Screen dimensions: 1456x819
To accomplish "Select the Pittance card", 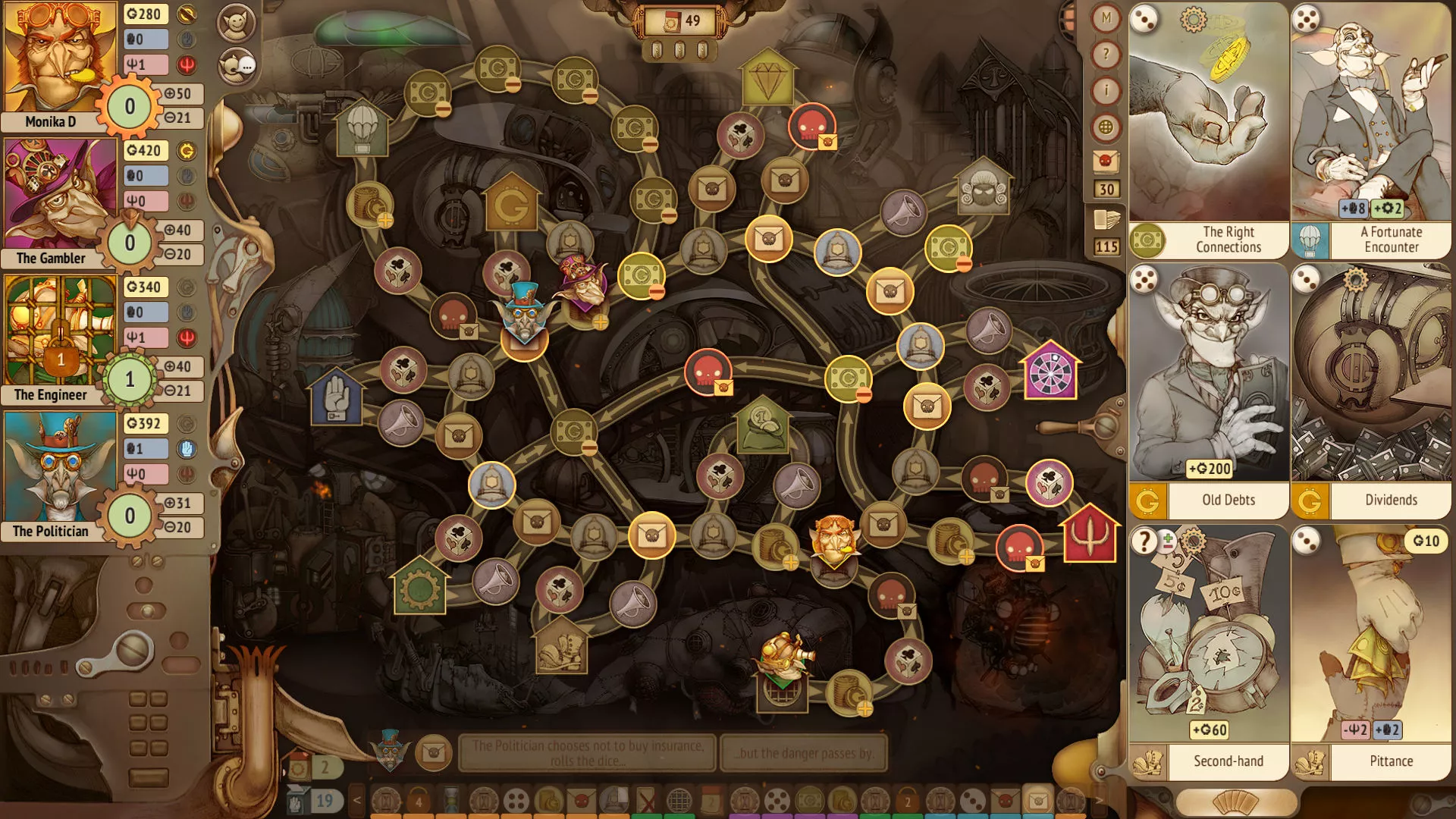I will pos(1371,652).
